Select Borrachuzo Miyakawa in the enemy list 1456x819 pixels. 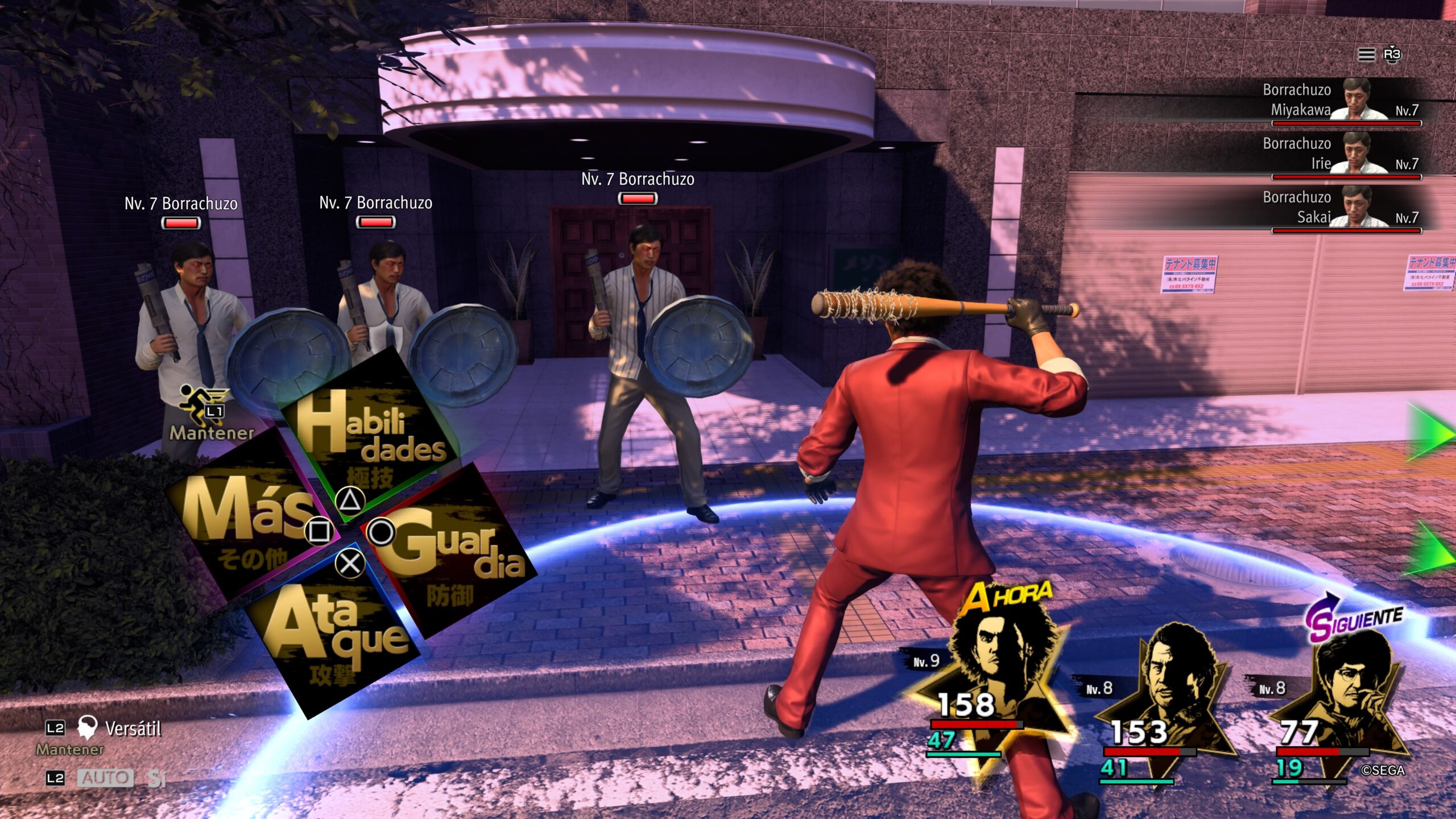1342,101
